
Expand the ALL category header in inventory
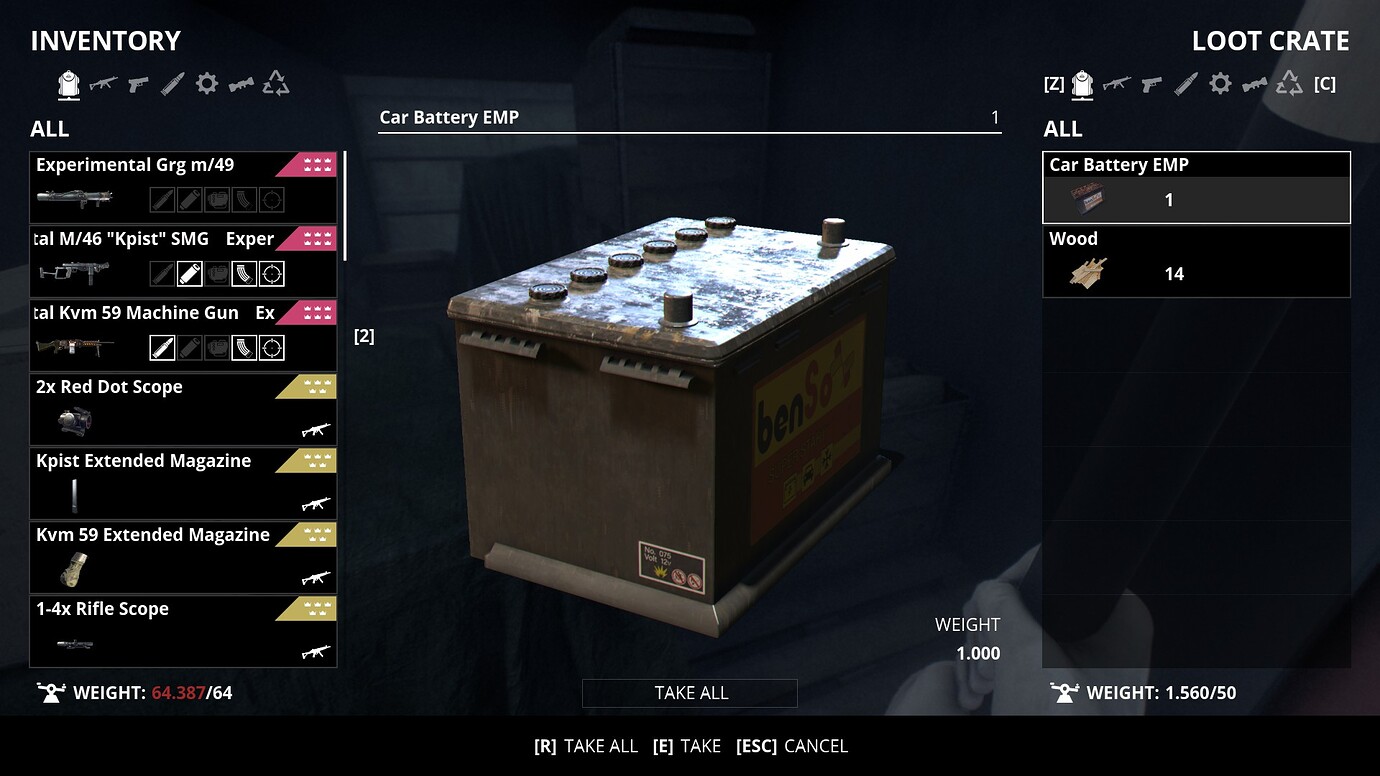click(x=48, y=129)
